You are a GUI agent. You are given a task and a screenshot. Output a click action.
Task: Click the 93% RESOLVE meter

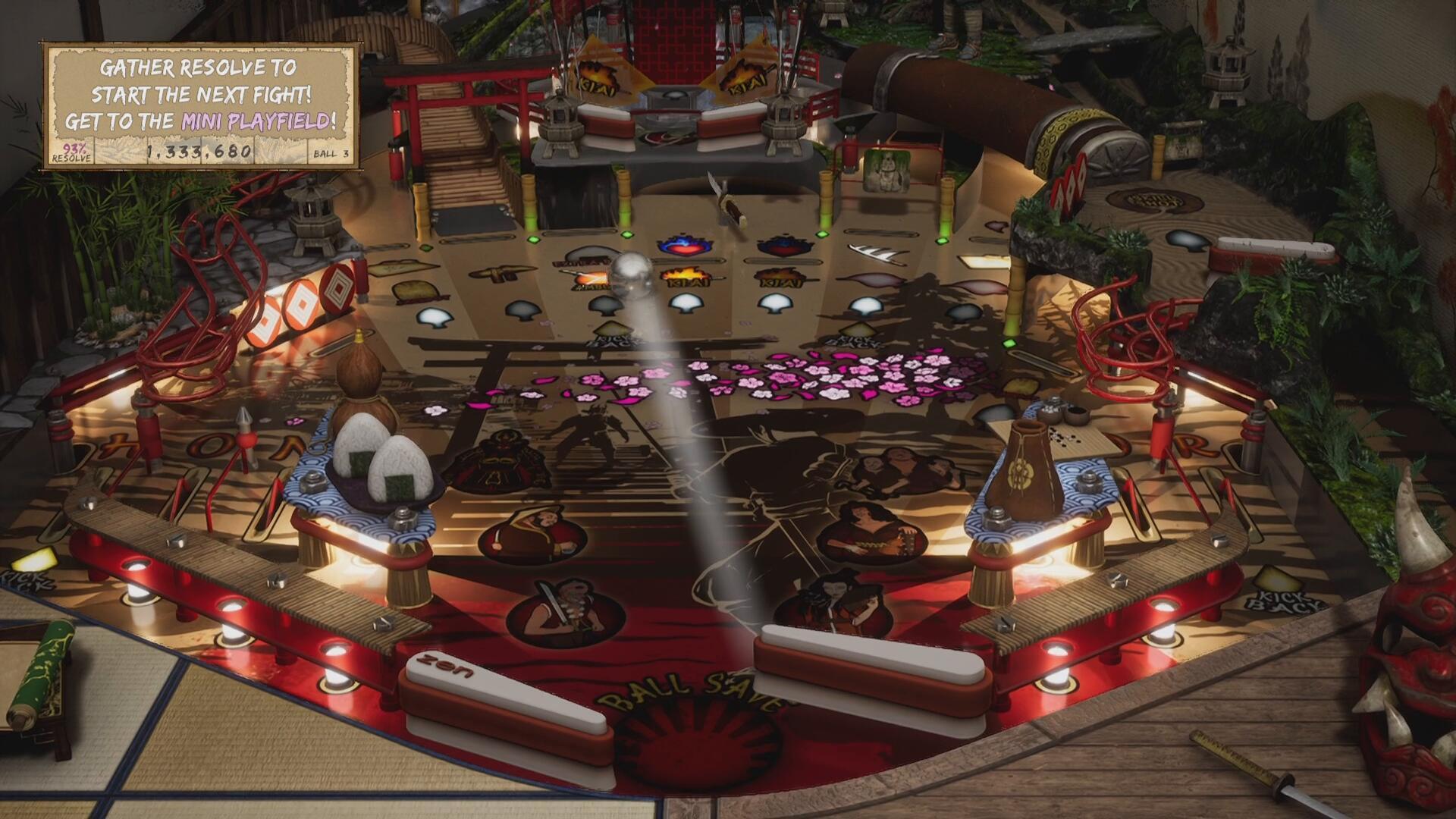[73, 153]
